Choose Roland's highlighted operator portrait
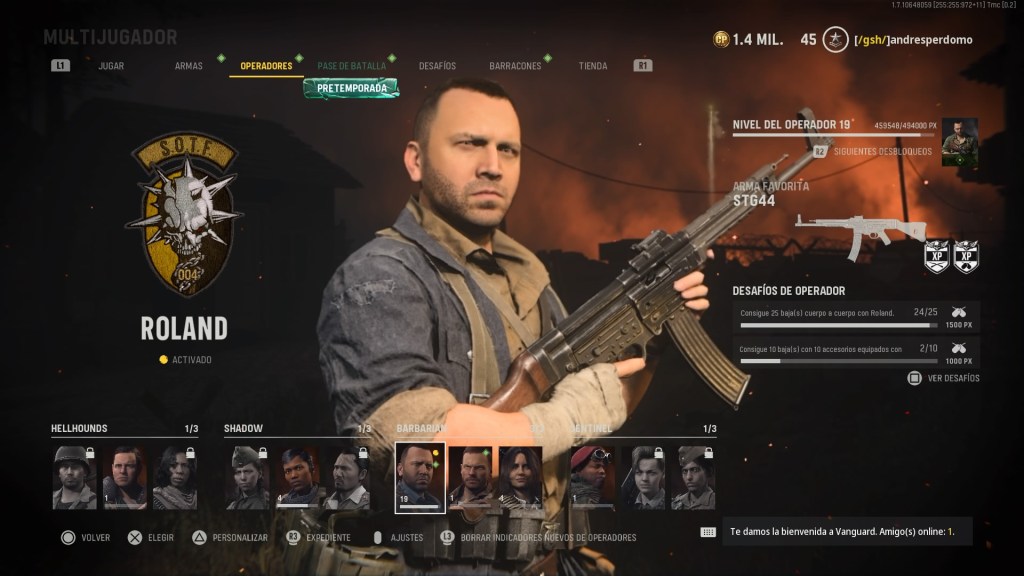 [420, 477]
